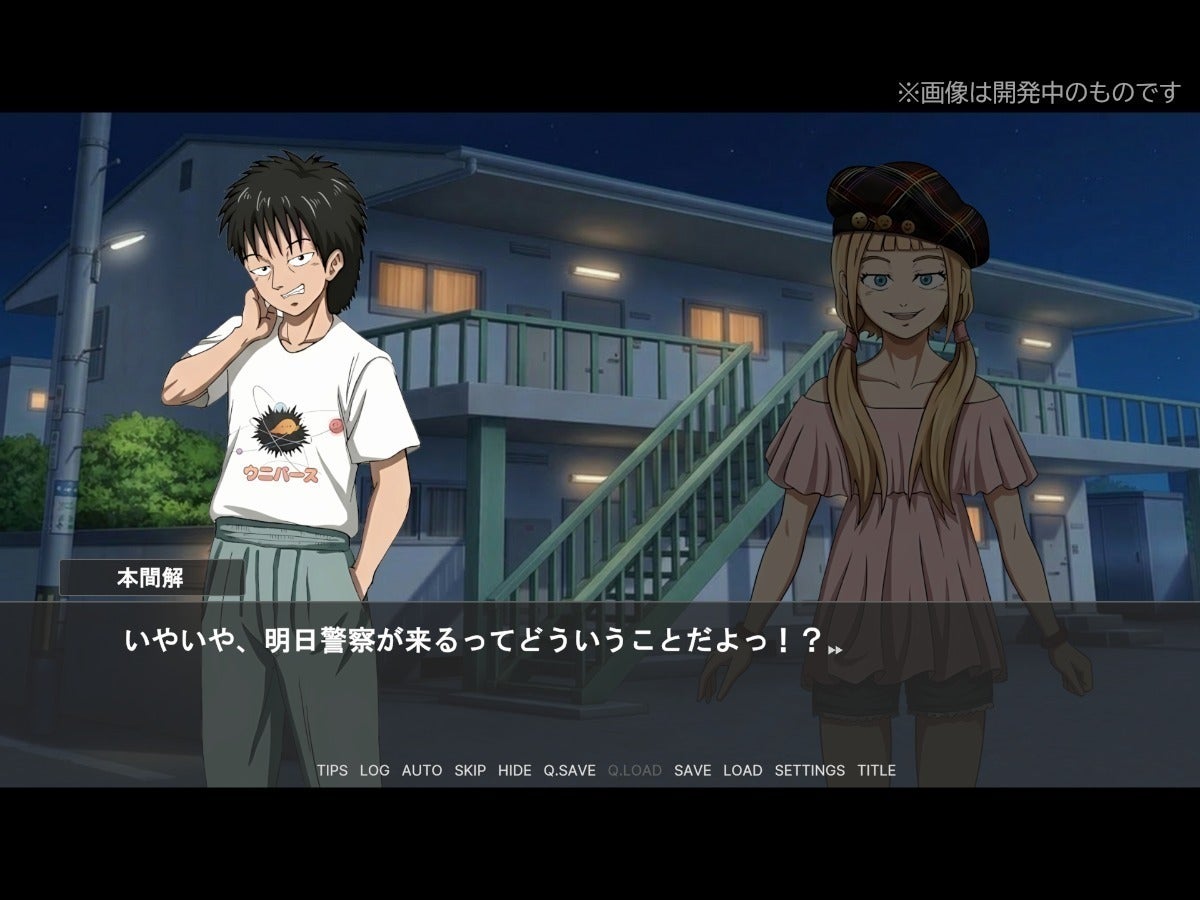Return to the TITLE screen

pos(876,771)
